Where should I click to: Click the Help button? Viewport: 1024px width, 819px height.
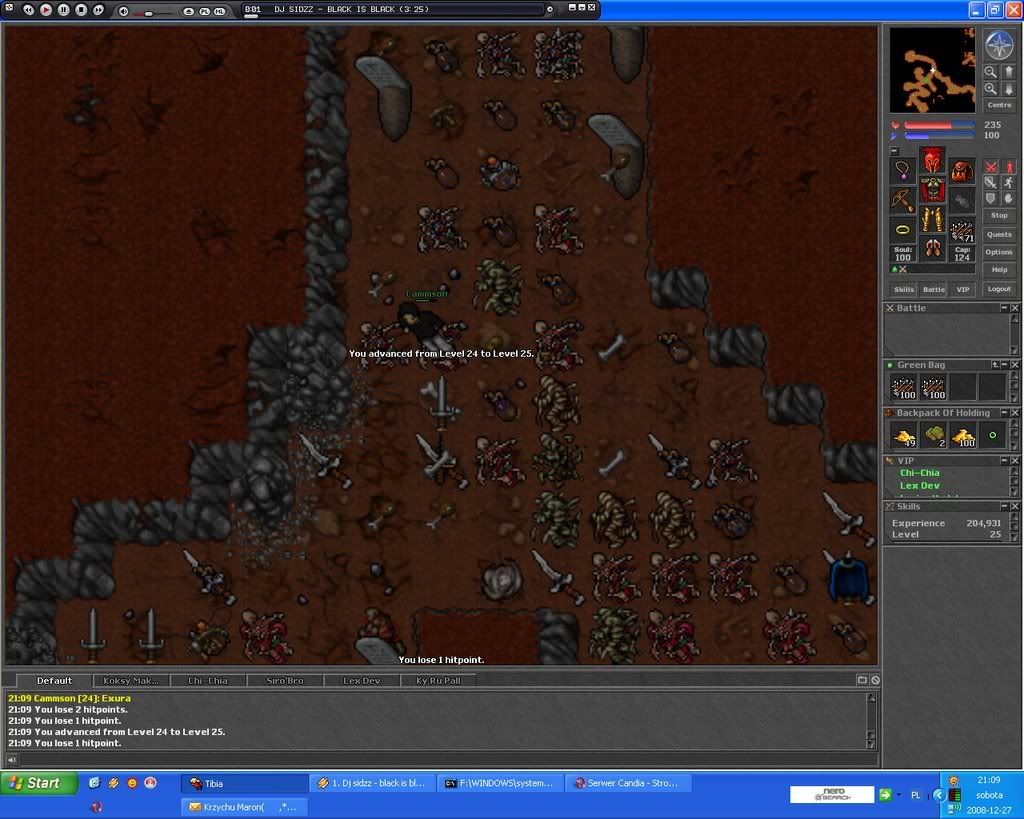point(999,270)
